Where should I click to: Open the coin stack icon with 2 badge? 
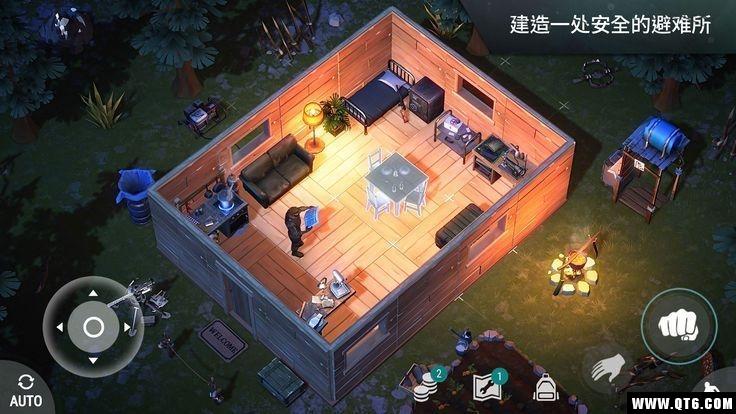point(425,385)
